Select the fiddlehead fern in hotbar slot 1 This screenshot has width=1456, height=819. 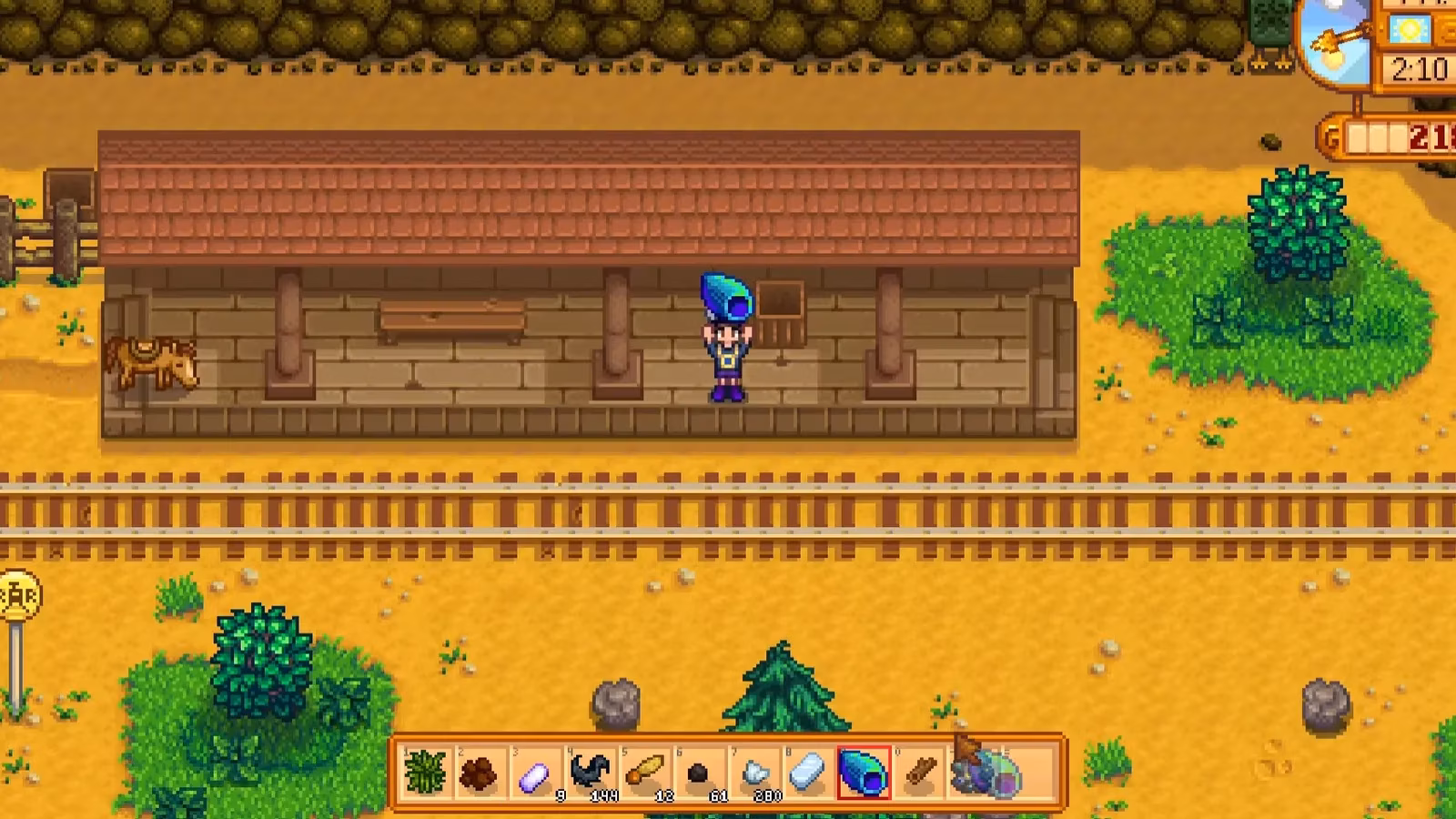pyautogui.click(x=423, y=773)
